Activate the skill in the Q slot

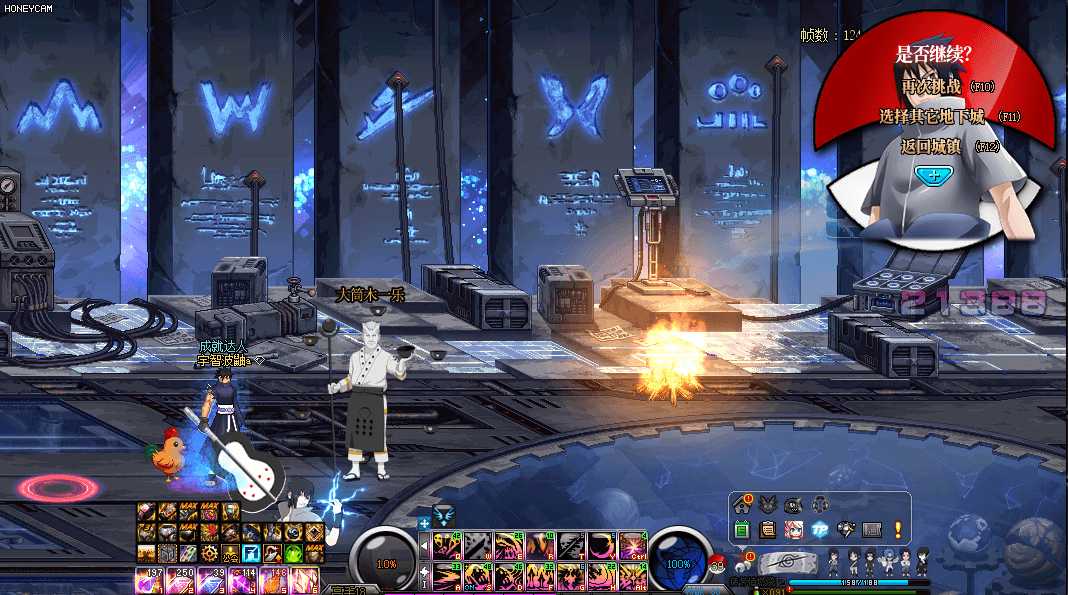(446, 545)
